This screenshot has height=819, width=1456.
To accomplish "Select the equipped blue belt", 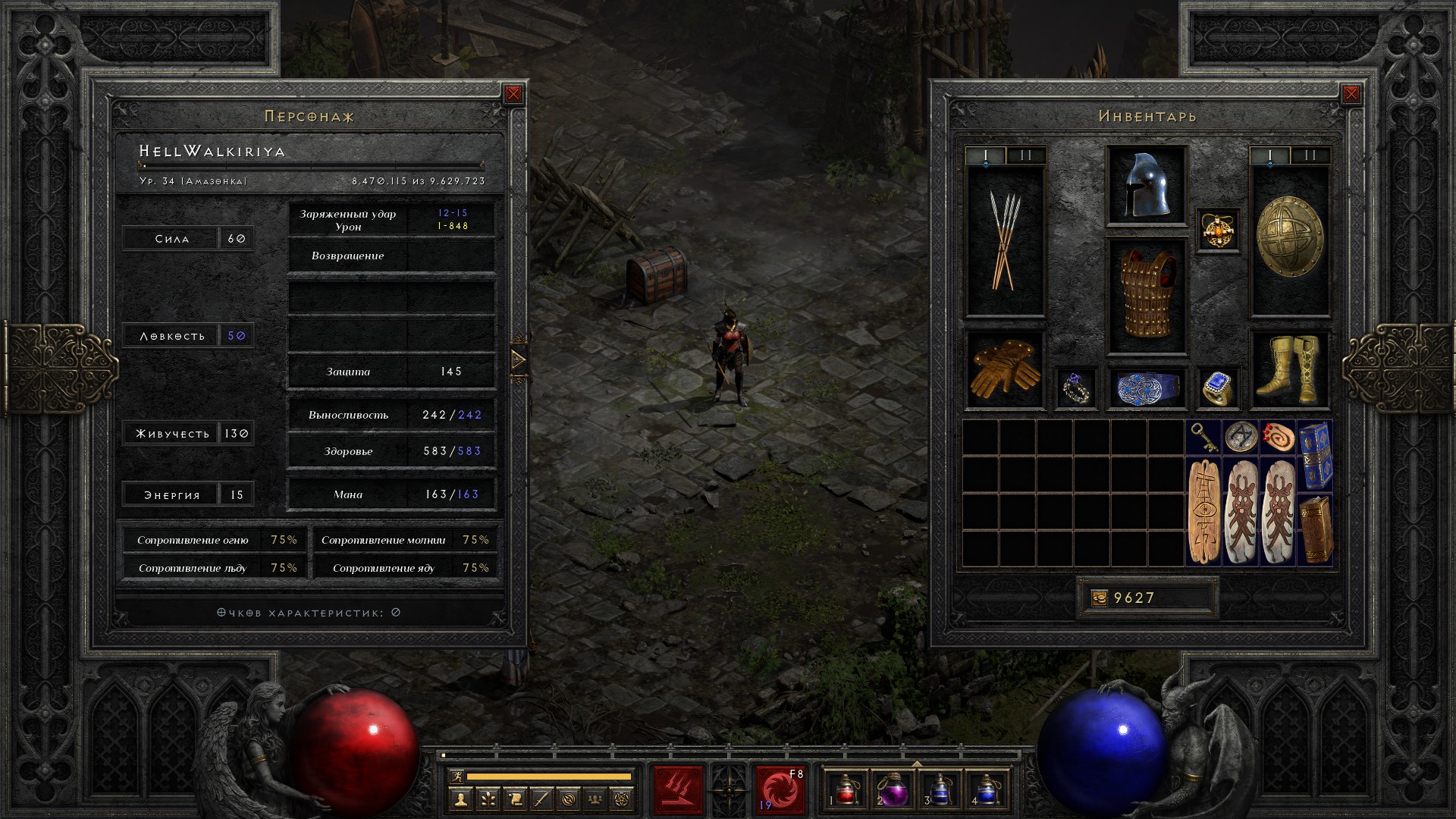I will point(1146,388).
